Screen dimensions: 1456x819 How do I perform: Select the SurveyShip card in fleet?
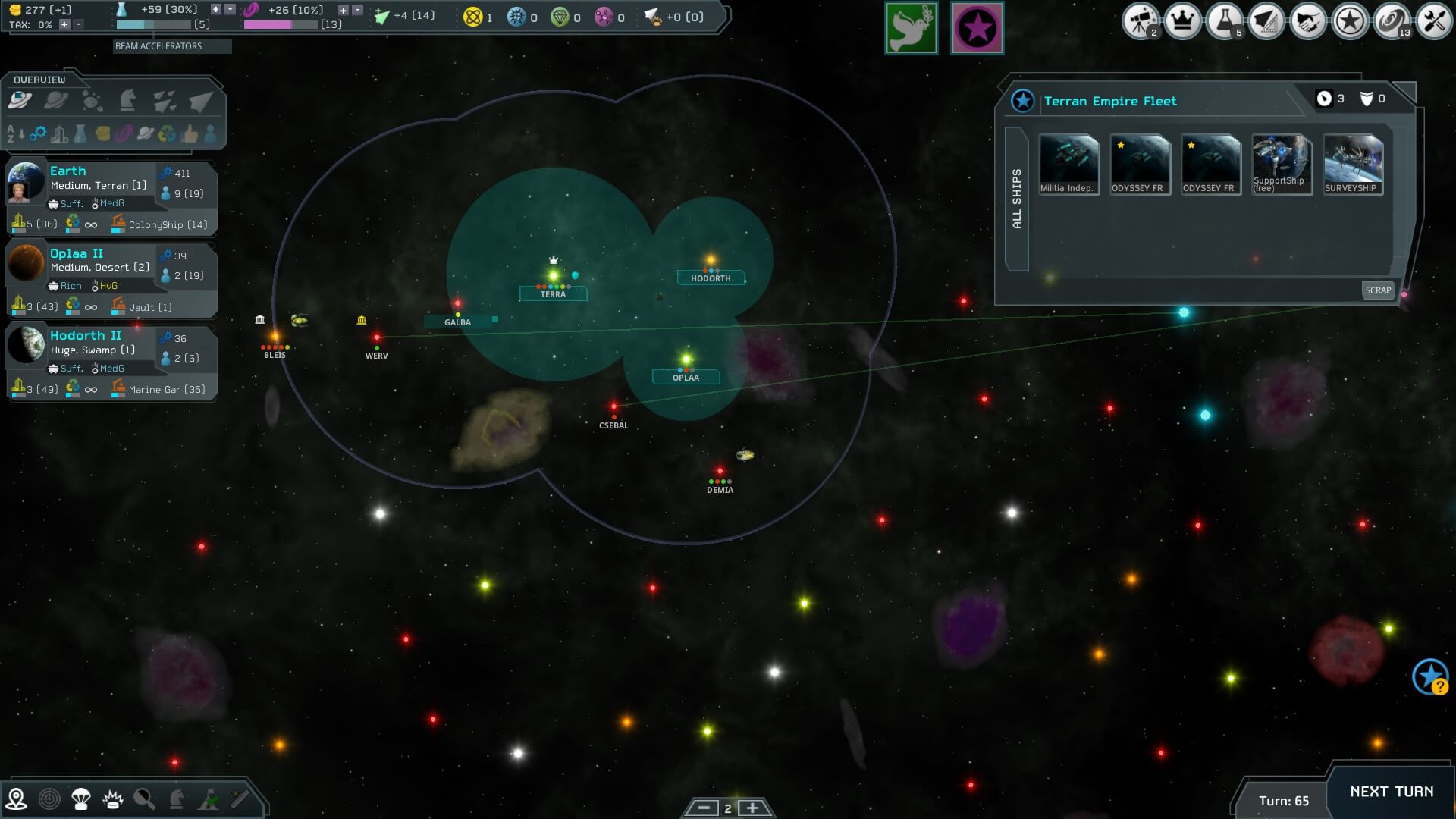pos(1352,165)
